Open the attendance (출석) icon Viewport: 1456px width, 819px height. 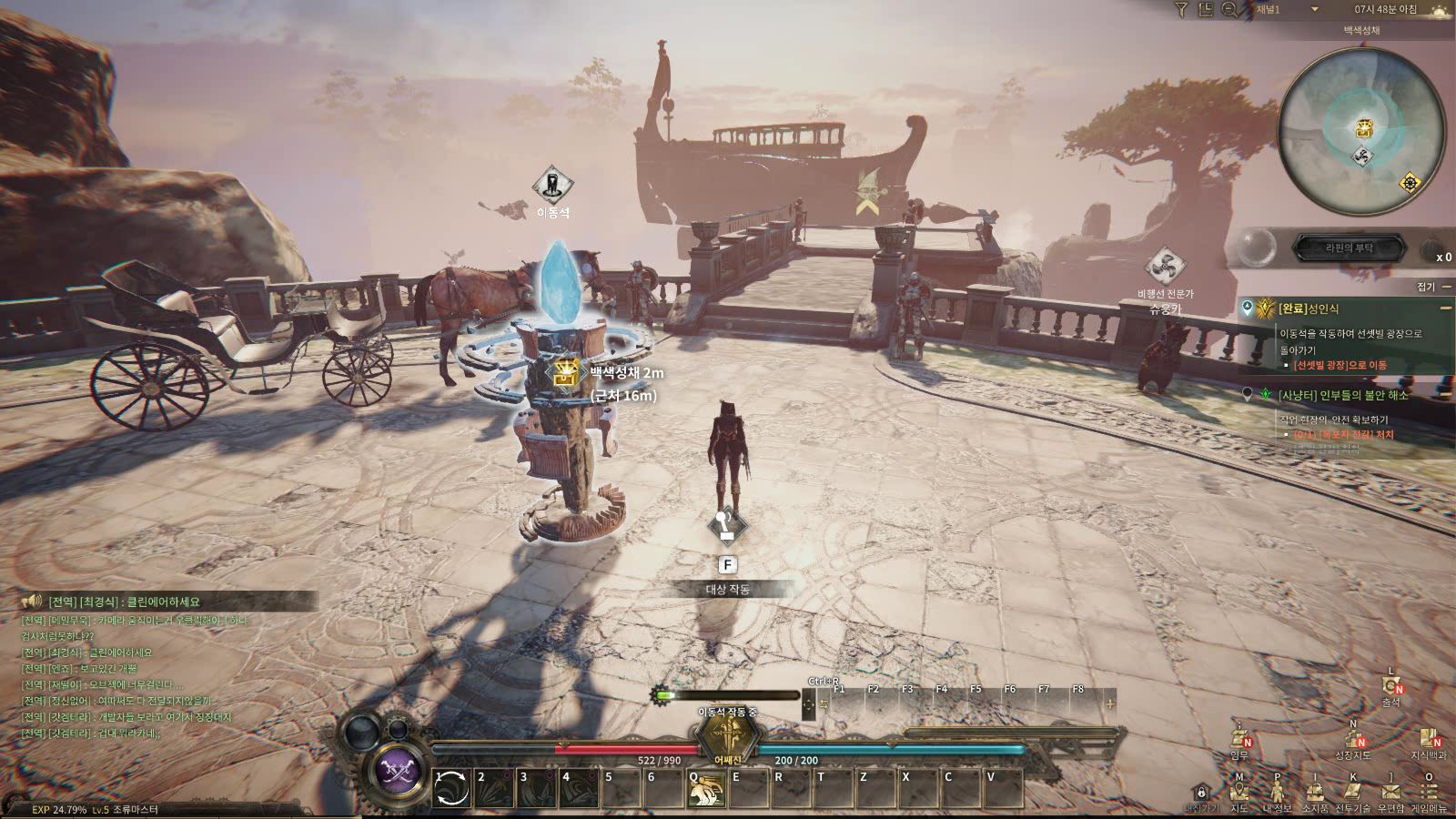1390,685
